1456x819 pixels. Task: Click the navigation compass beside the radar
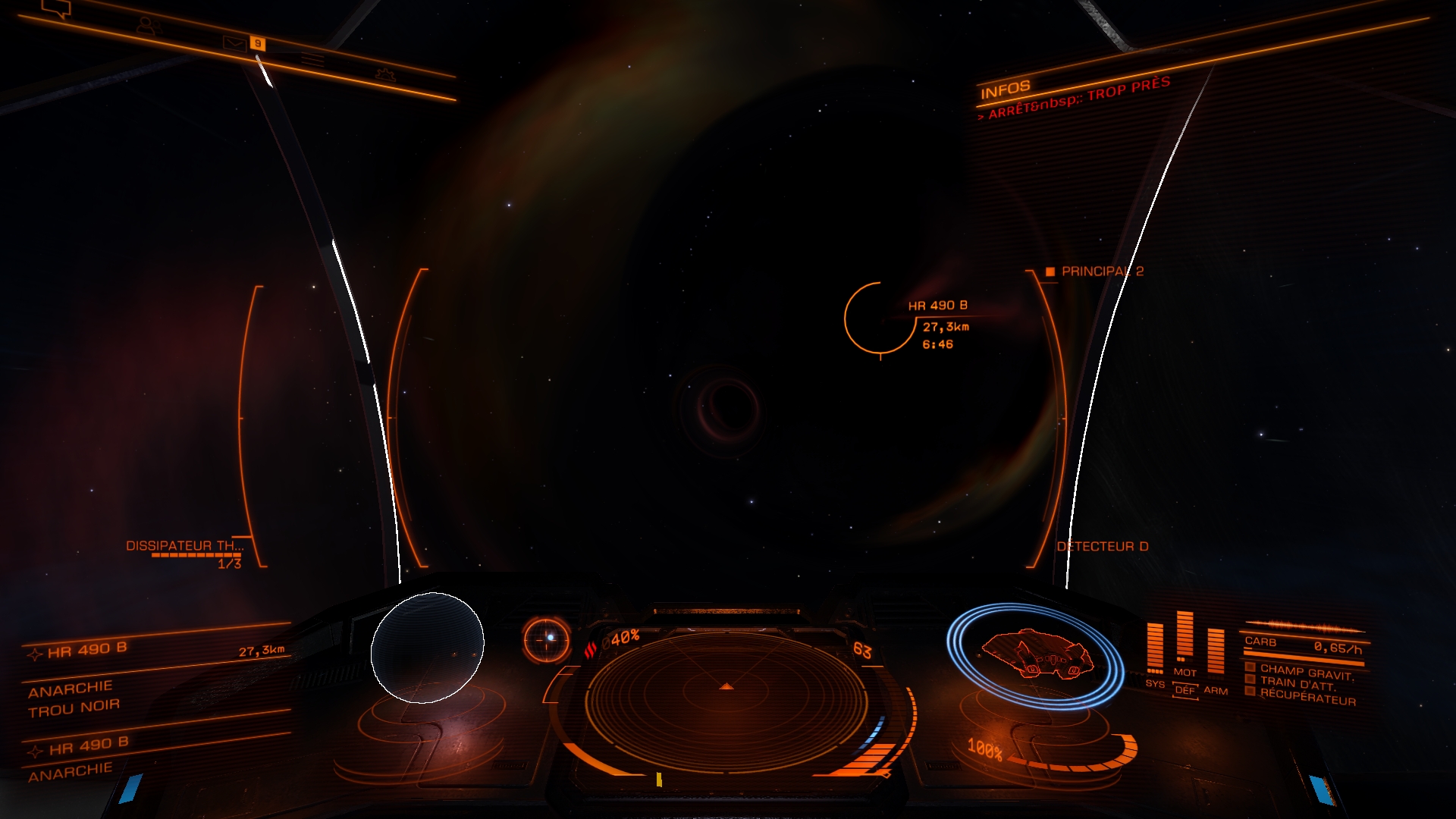point(548,639)
